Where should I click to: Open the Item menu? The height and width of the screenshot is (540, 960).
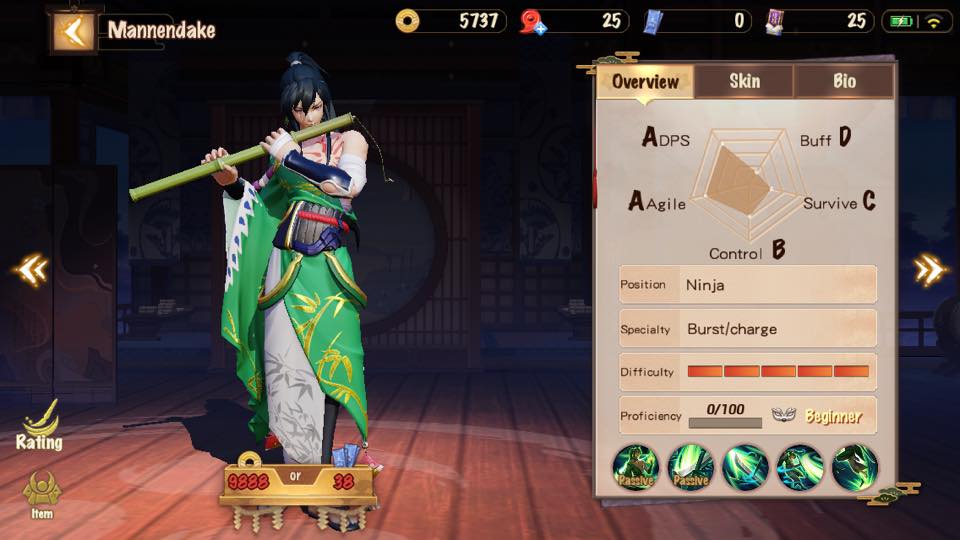[x=41, y=496]
